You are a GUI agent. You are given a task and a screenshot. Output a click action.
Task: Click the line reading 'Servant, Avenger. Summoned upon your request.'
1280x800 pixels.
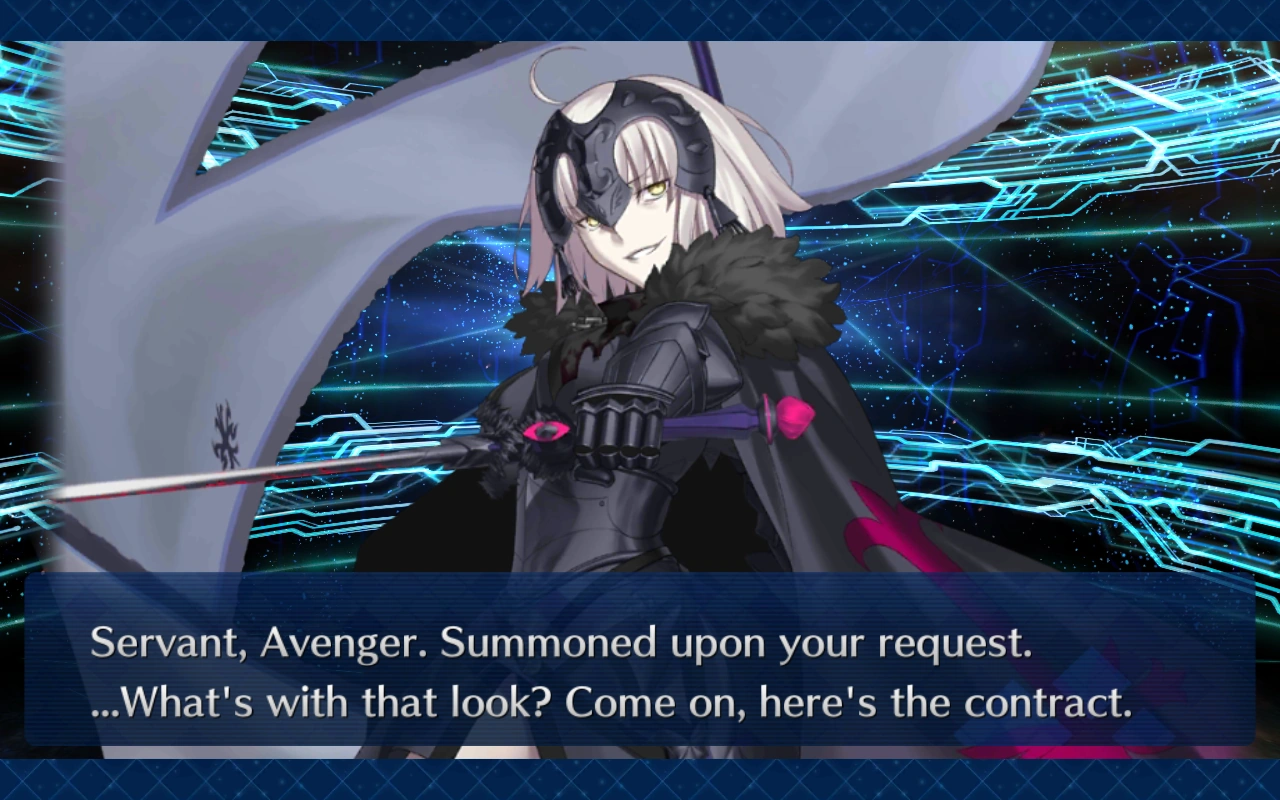click(560, 643)
